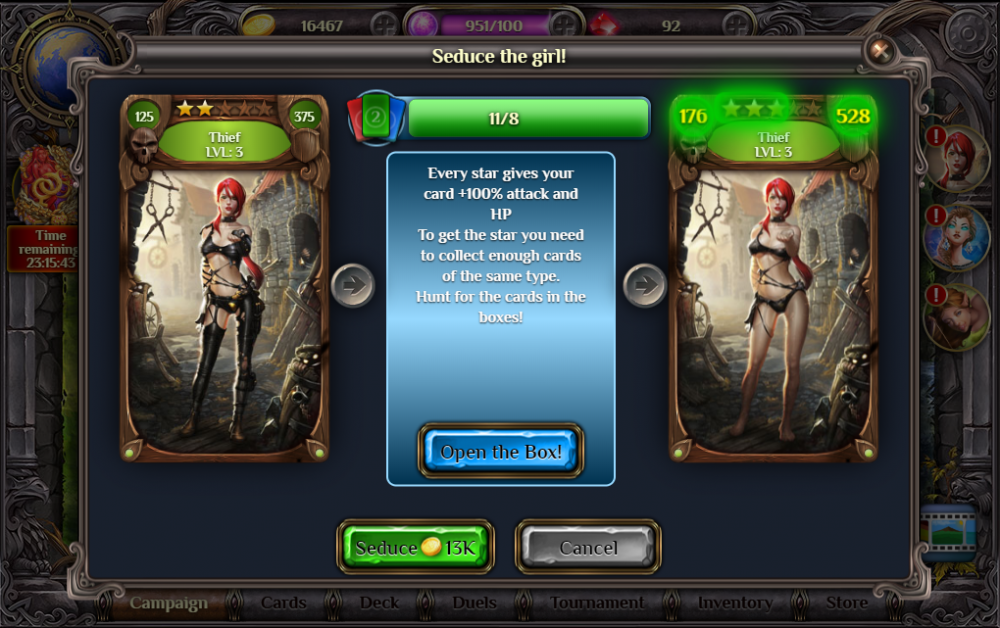Open the red-haired girl portrait notification
This screenshot has height=628, width=1000.
point(957,156)
